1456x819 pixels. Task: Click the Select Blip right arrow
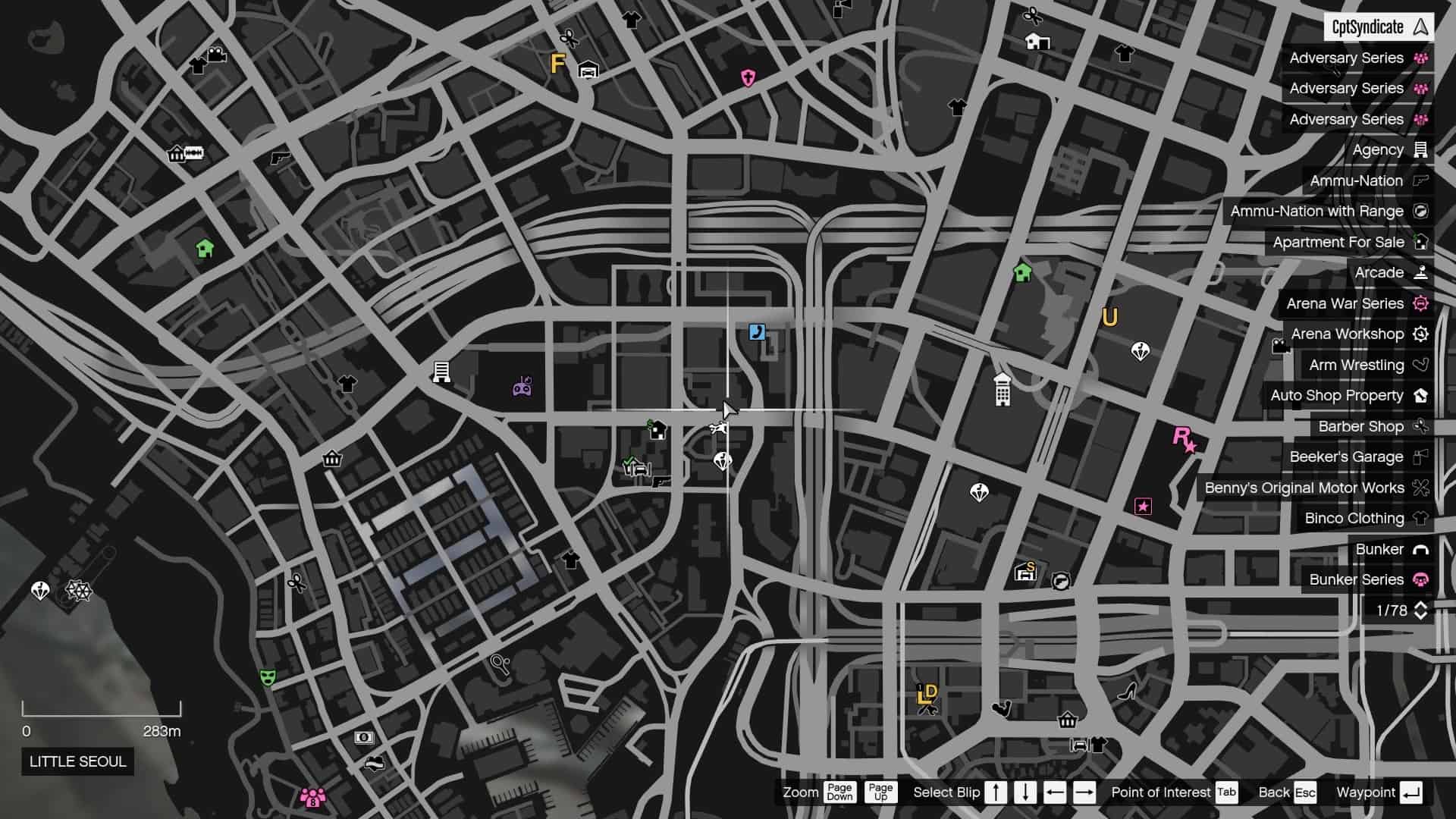[1086, 792]
